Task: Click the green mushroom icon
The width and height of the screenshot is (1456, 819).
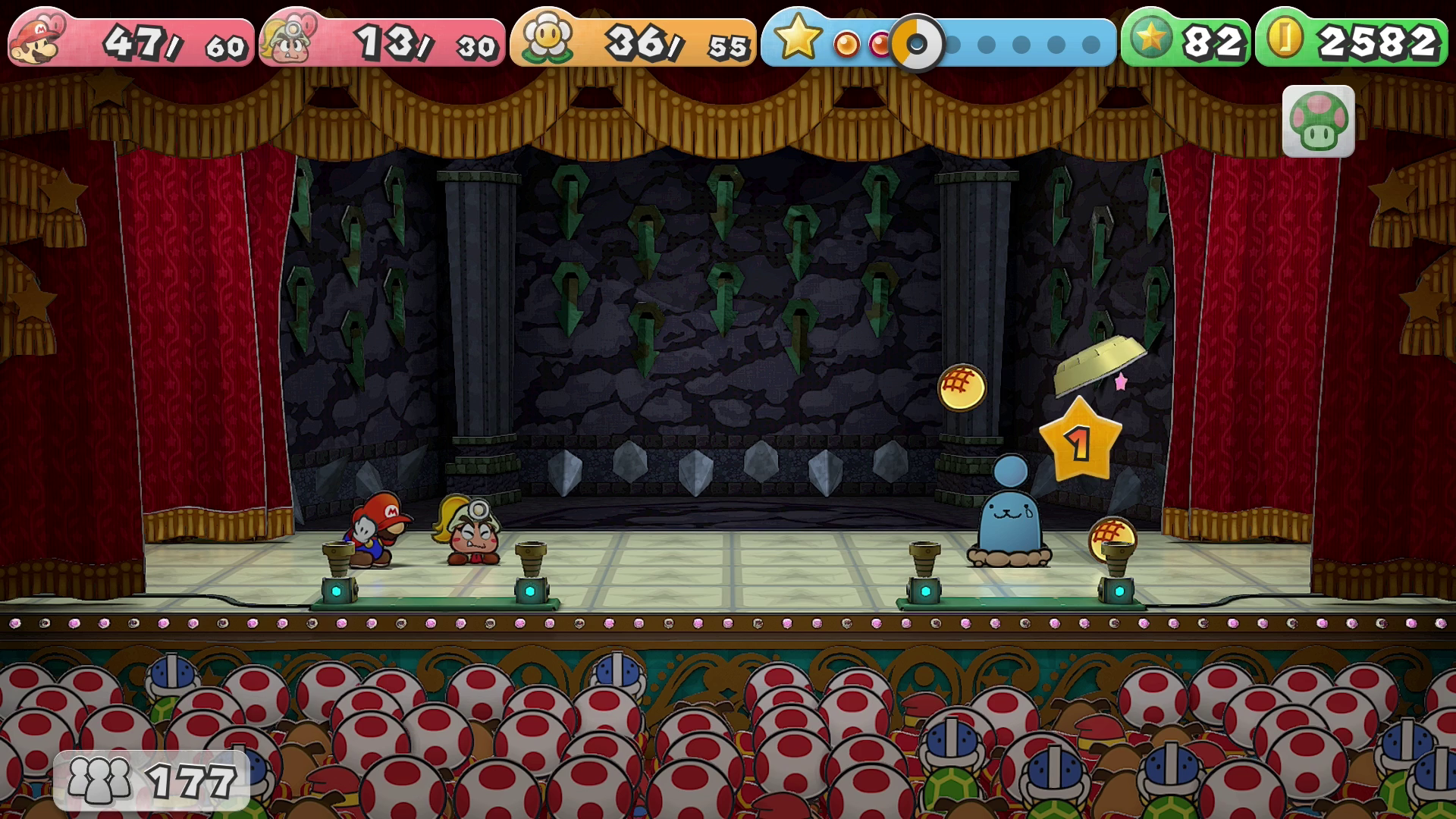Action: (x=1318, y=121)
